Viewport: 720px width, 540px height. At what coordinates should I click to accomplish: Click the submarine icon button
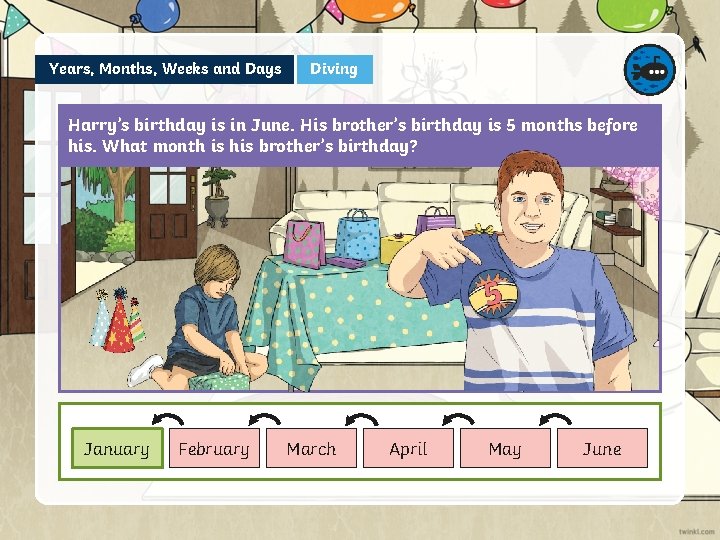pyautogui.click(x=649, y=70)
